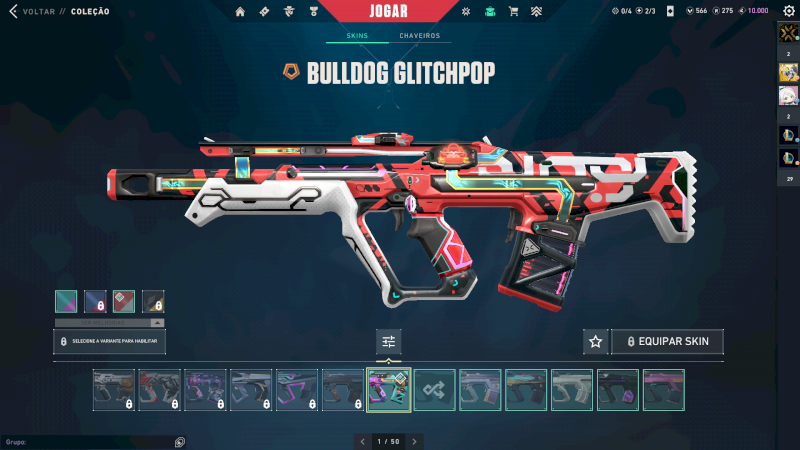Go back with the Voltar arrow

click(13, 12)
